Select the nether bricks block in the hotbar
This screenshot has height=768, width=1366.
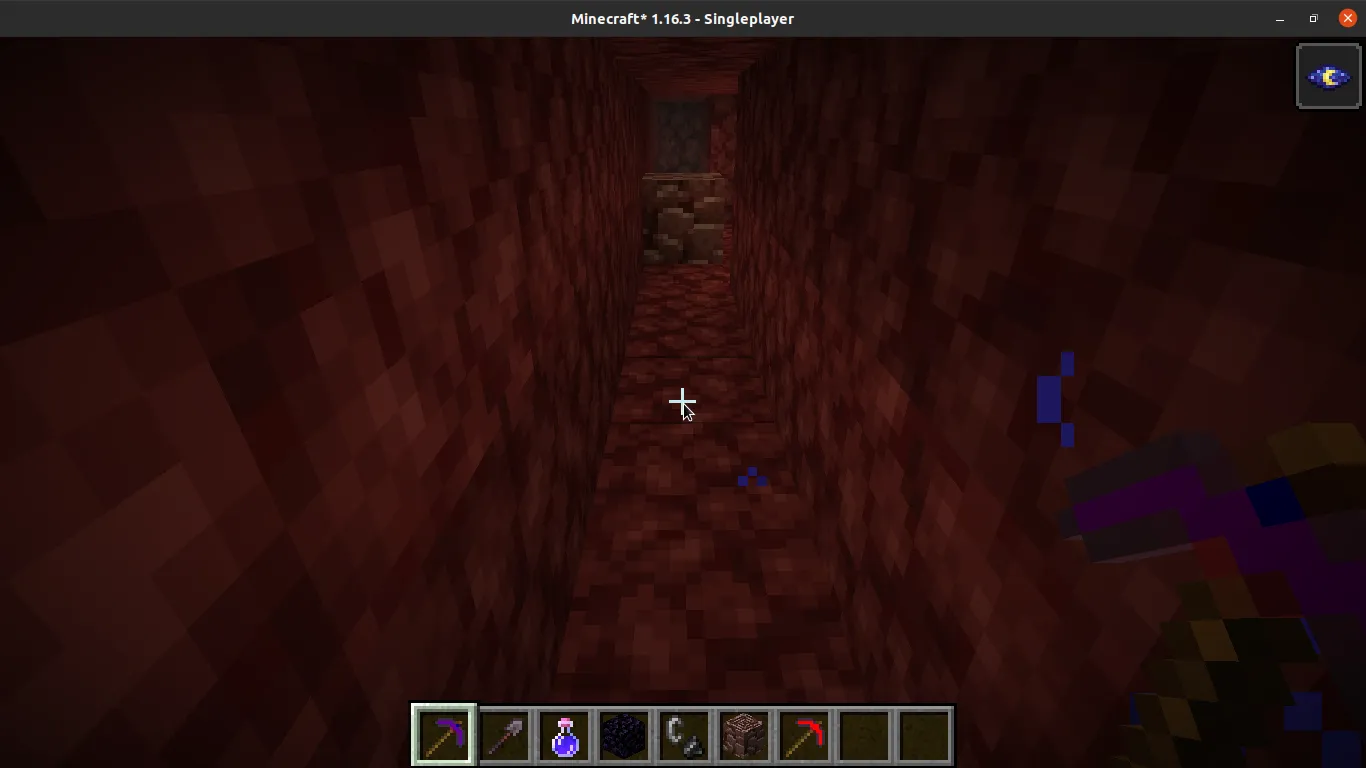click(x=743, y=735)
